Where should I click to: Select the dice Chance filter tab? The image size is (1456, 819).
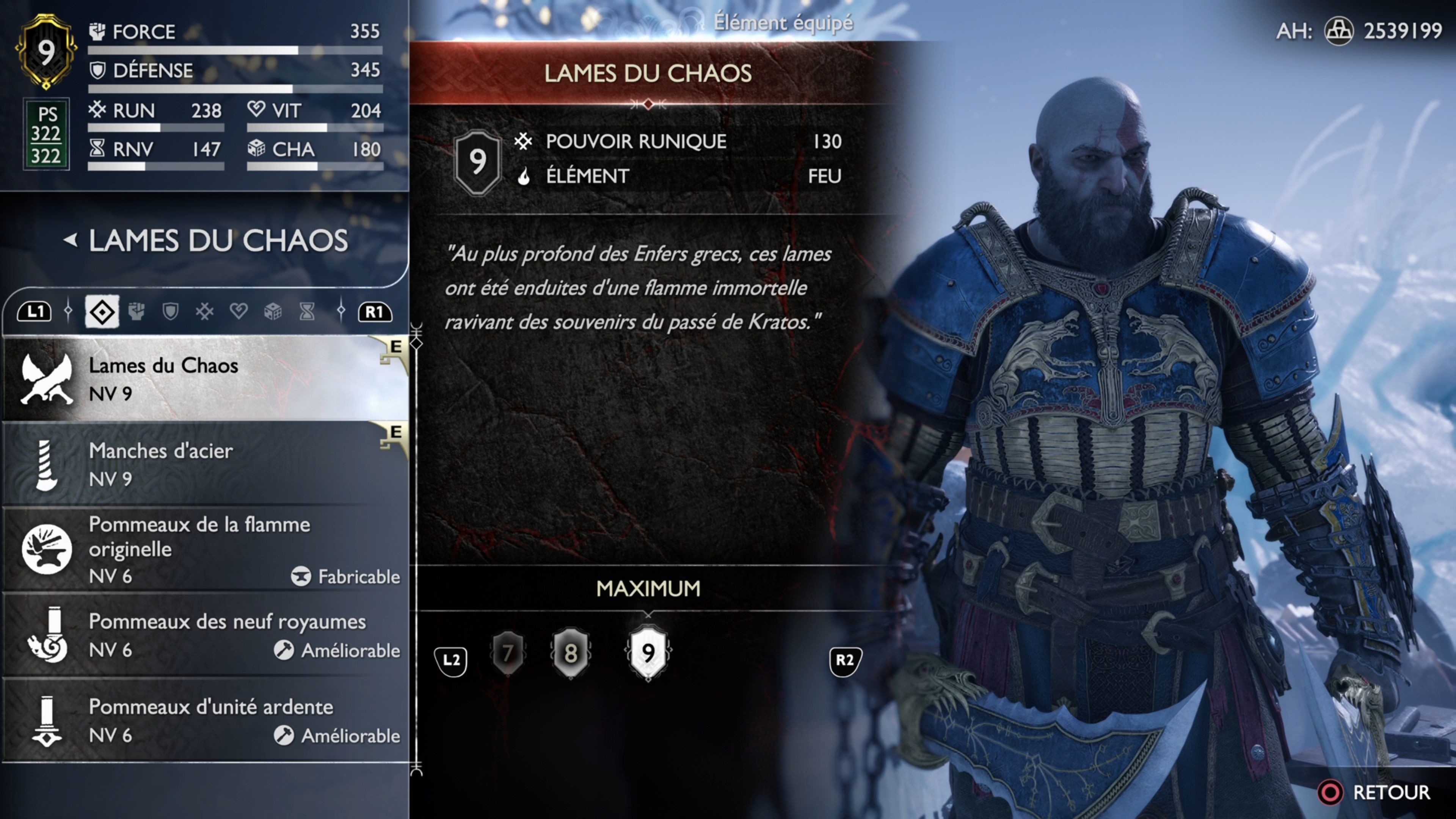click(273, 311)
